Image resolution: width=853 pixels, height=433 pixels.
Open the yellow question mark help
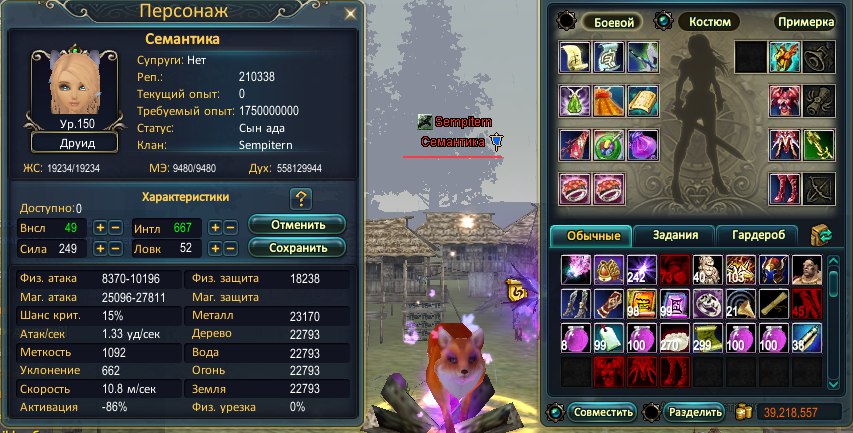point(300,198)
